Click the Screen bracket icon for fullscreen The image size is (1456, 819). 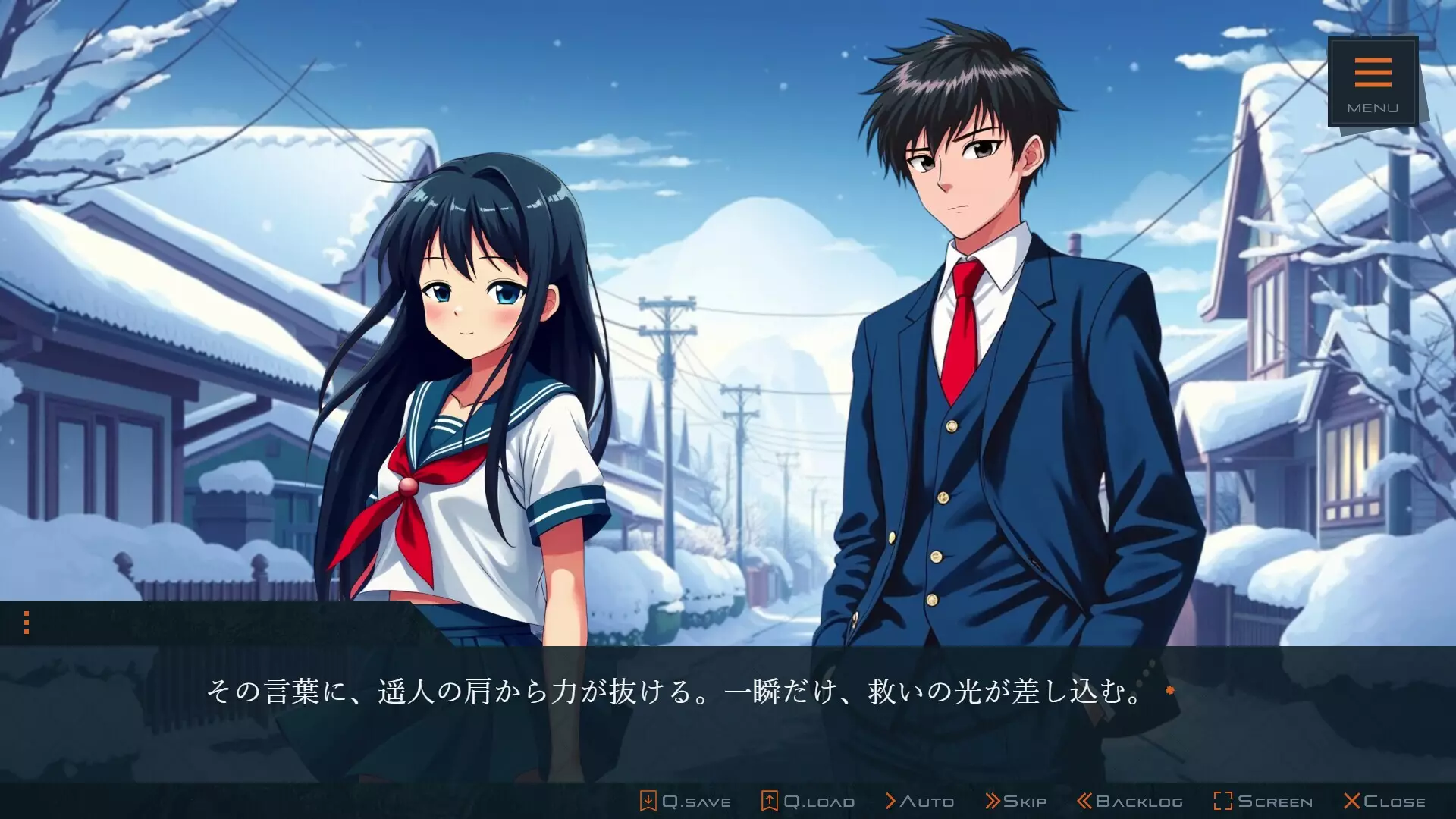point(1222,800)
